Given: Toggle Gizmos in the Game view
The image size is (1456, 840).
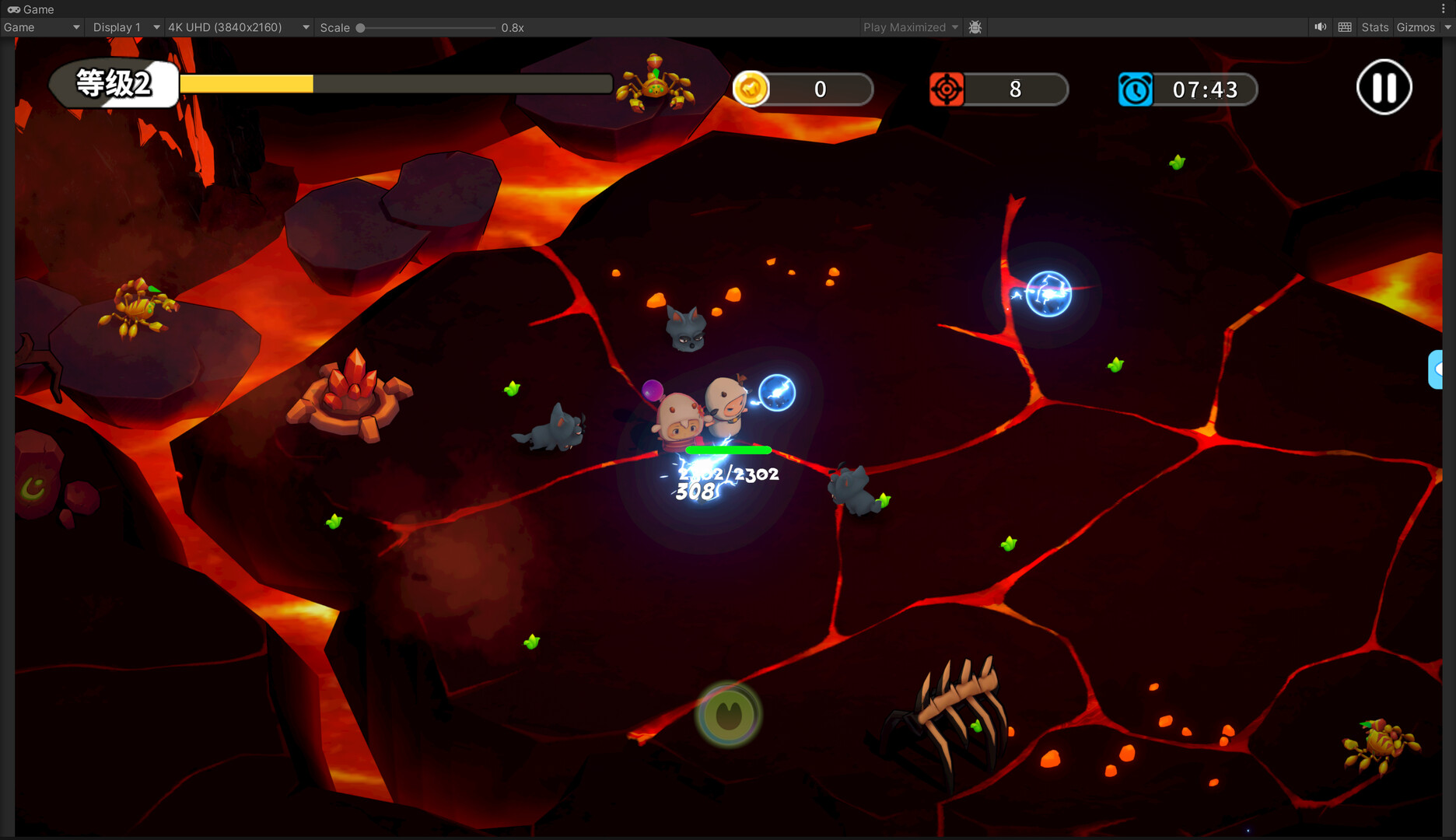Looking at the screenshot, I should coord(1415,27).
